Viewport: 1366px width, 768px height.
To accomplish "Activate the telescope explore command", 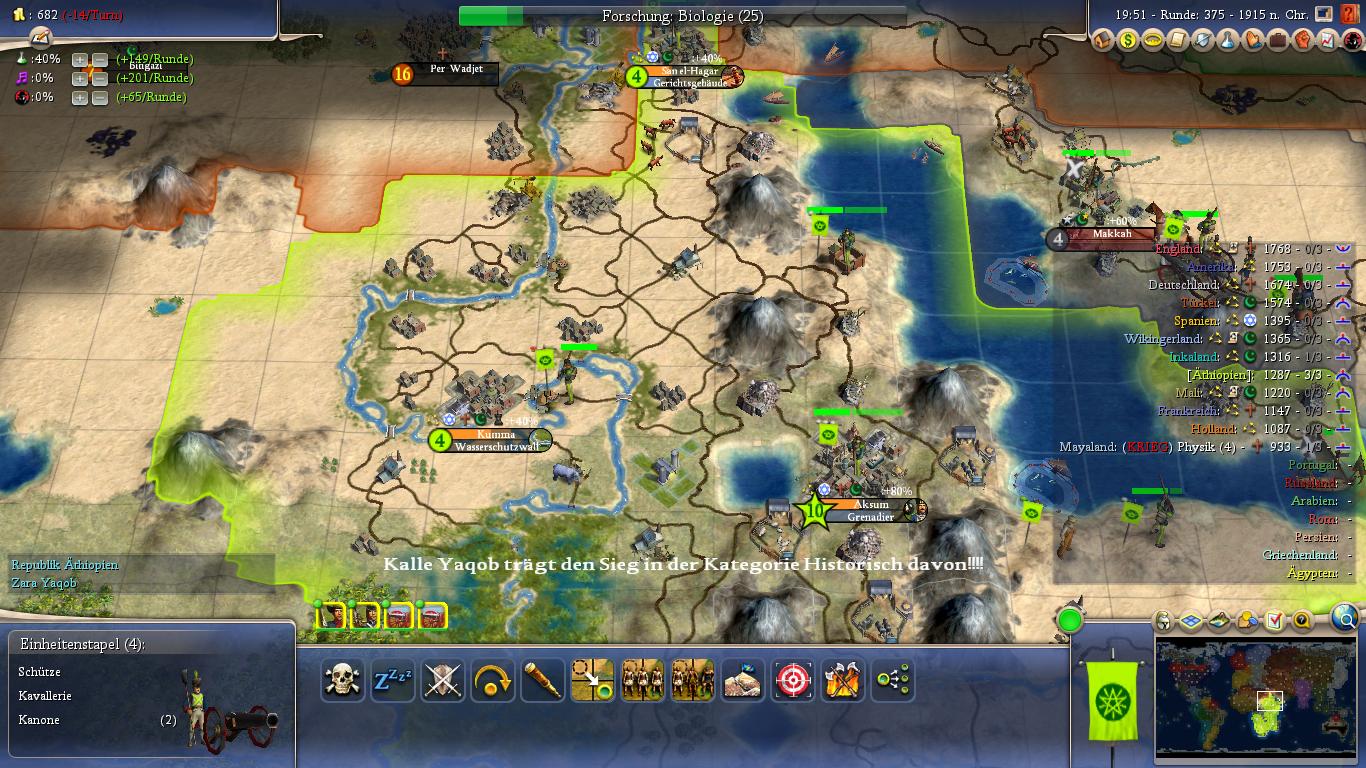I will pos(543,681).
